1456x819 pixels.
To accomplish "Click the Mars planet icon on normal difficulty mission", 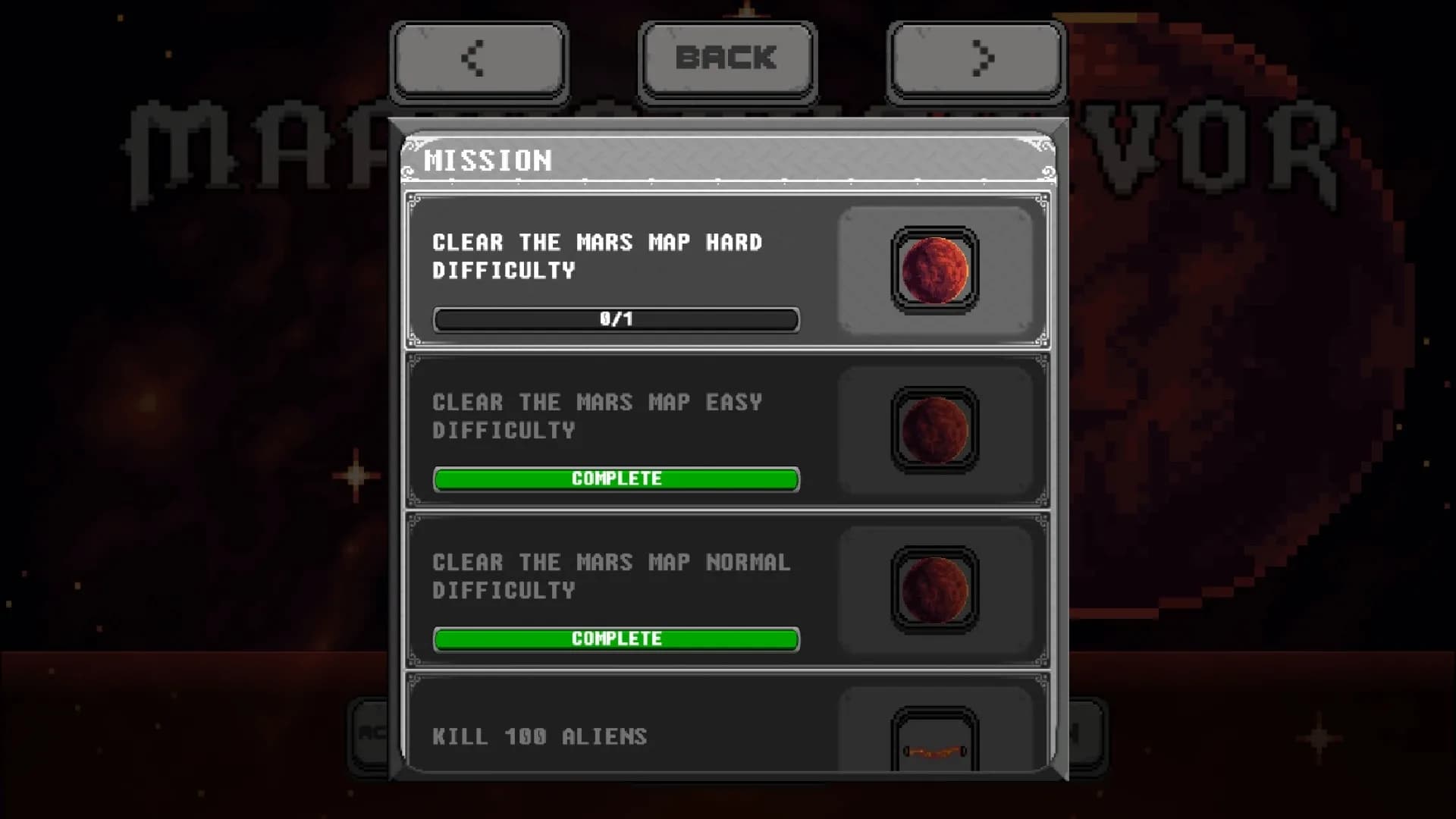I will (x=934, y=588).
